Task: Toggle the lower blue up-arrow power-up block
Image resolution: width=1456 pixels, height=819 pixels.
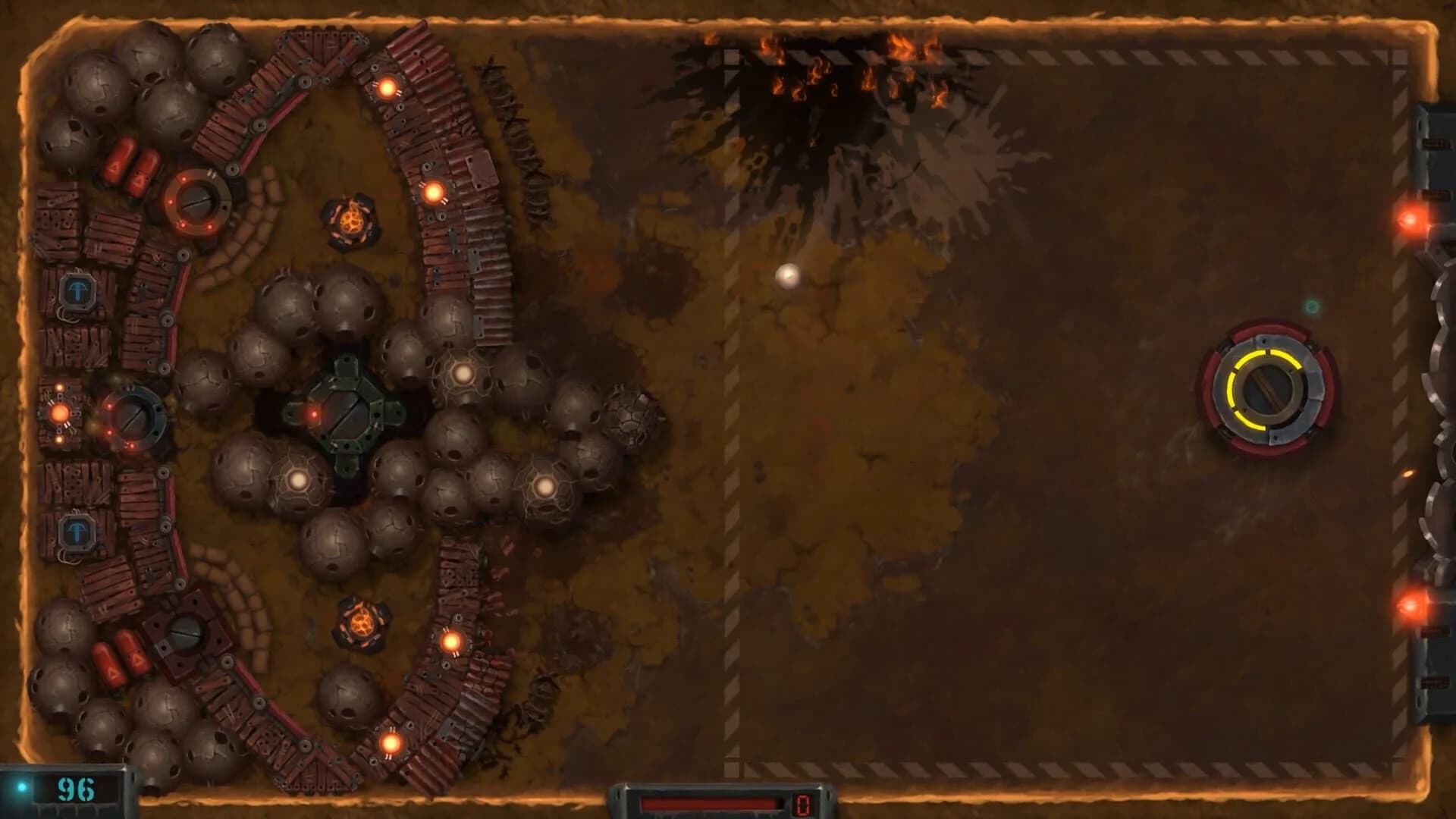Action: [x=76, y=533]
